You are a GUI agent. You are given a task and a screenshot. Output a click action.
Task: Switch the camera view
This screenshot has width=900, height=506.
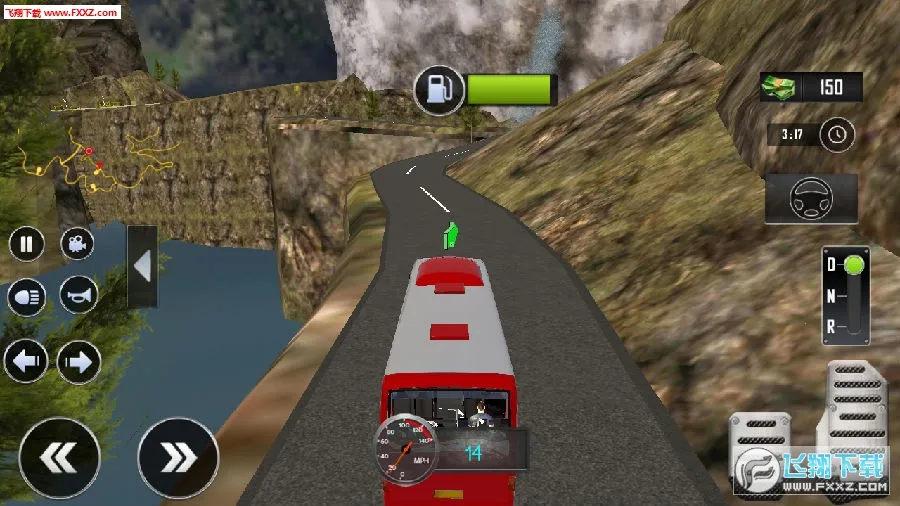[77, 244]
